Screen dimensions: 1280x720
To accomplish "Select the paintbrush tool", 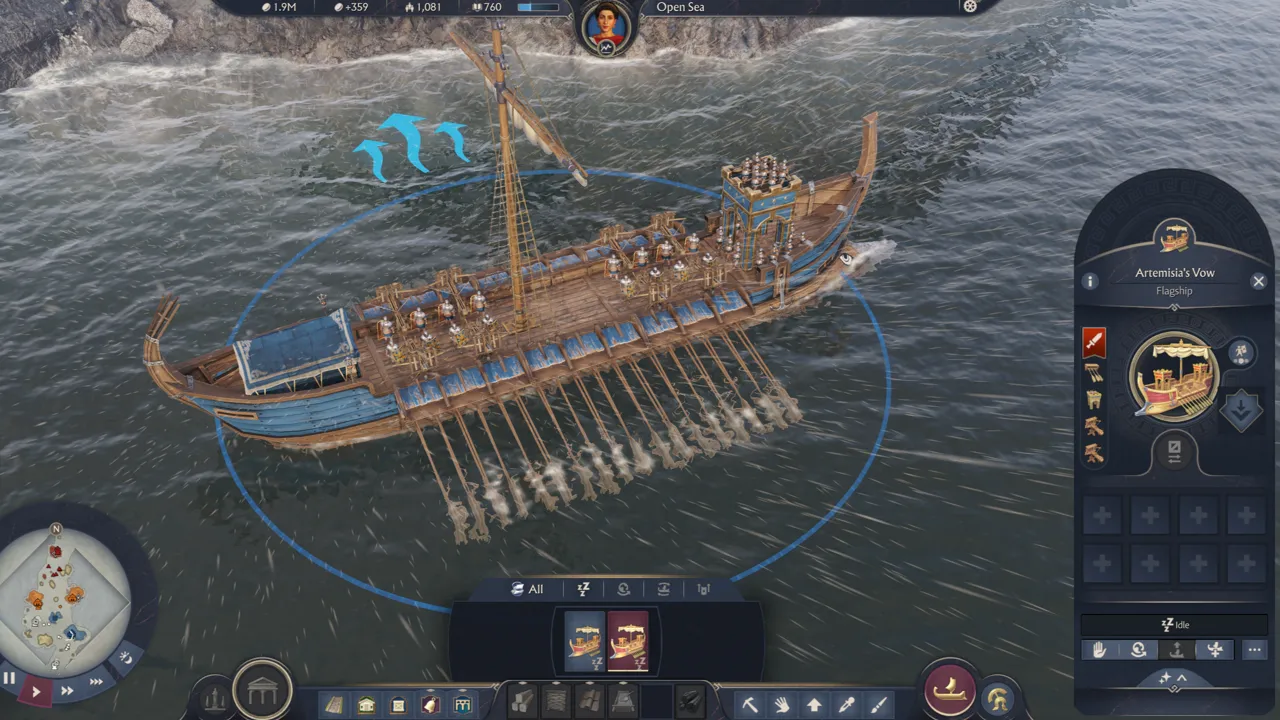I will pos(878,705).
